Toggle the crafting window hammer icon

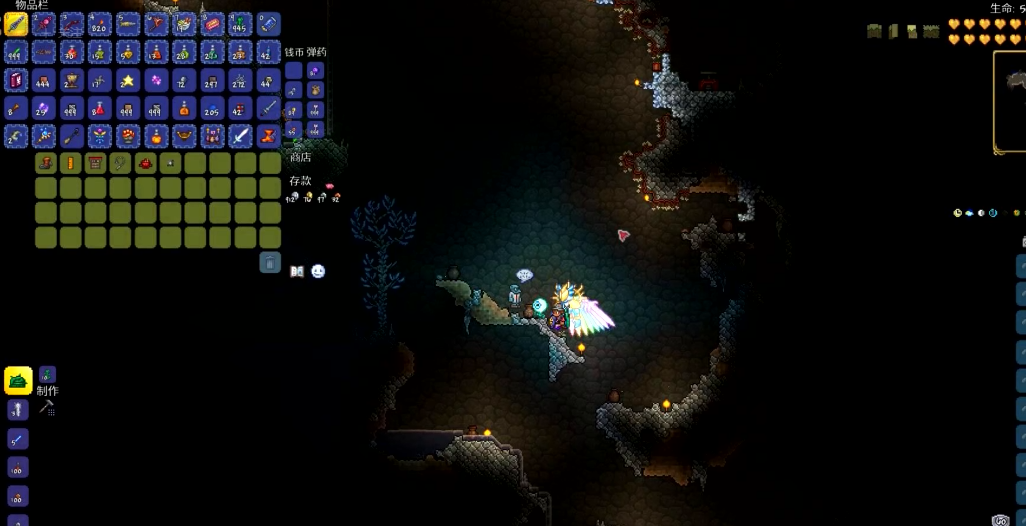click(x=46, y=408)
